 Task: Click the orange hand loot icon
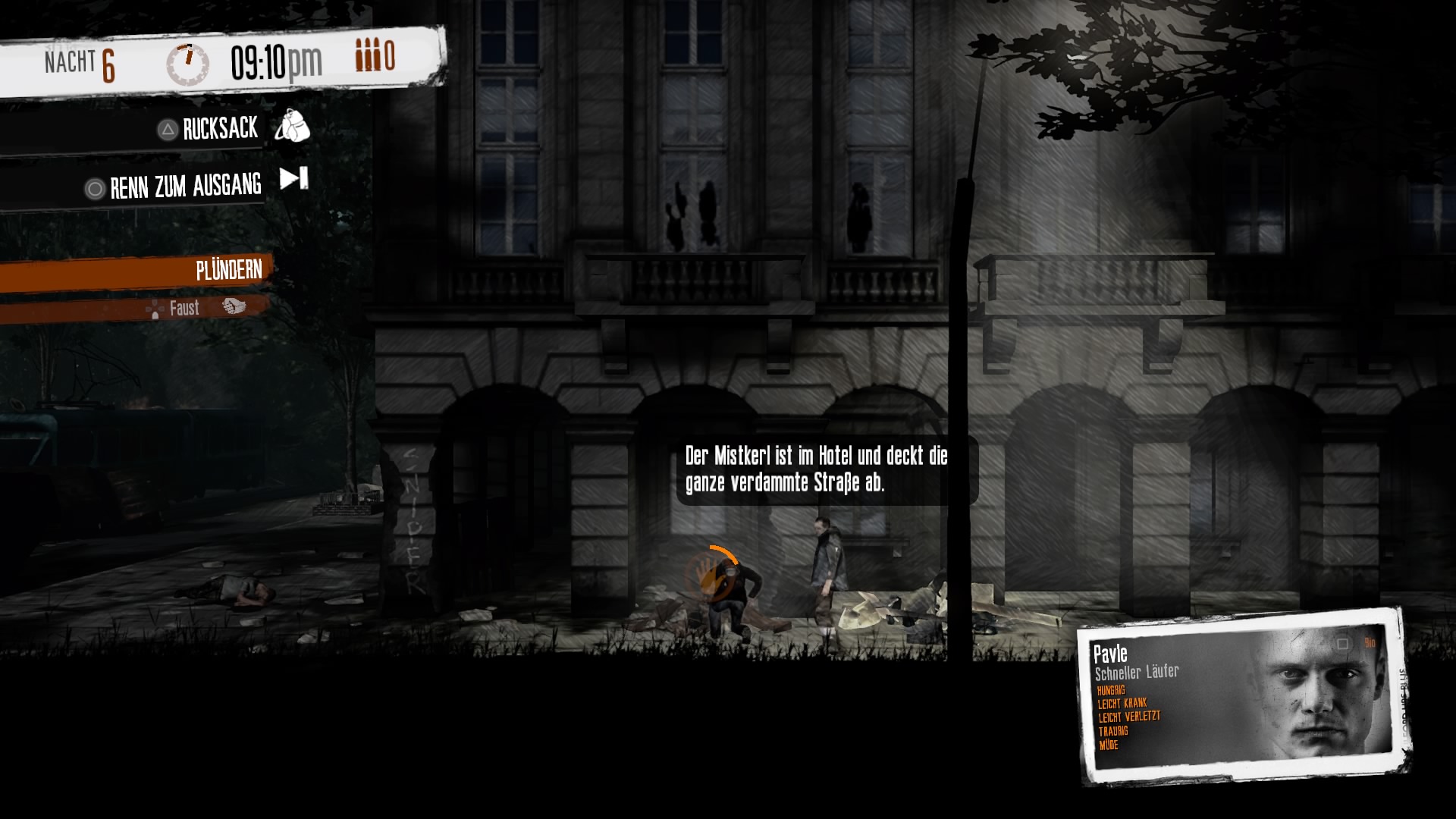[712, 574]
